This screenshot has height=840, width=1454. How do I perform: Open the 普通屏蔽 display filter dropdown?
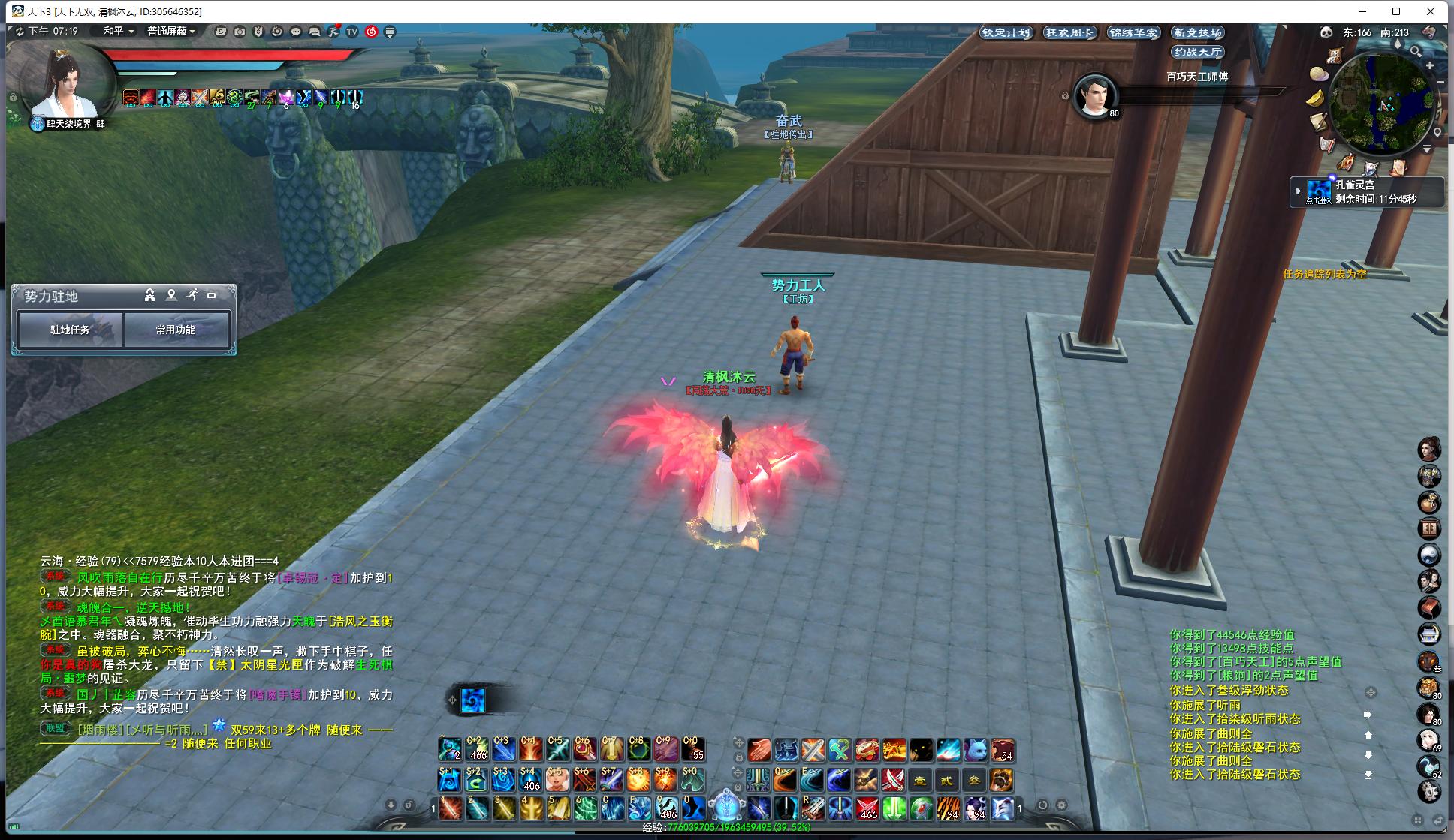coord(171,32)
